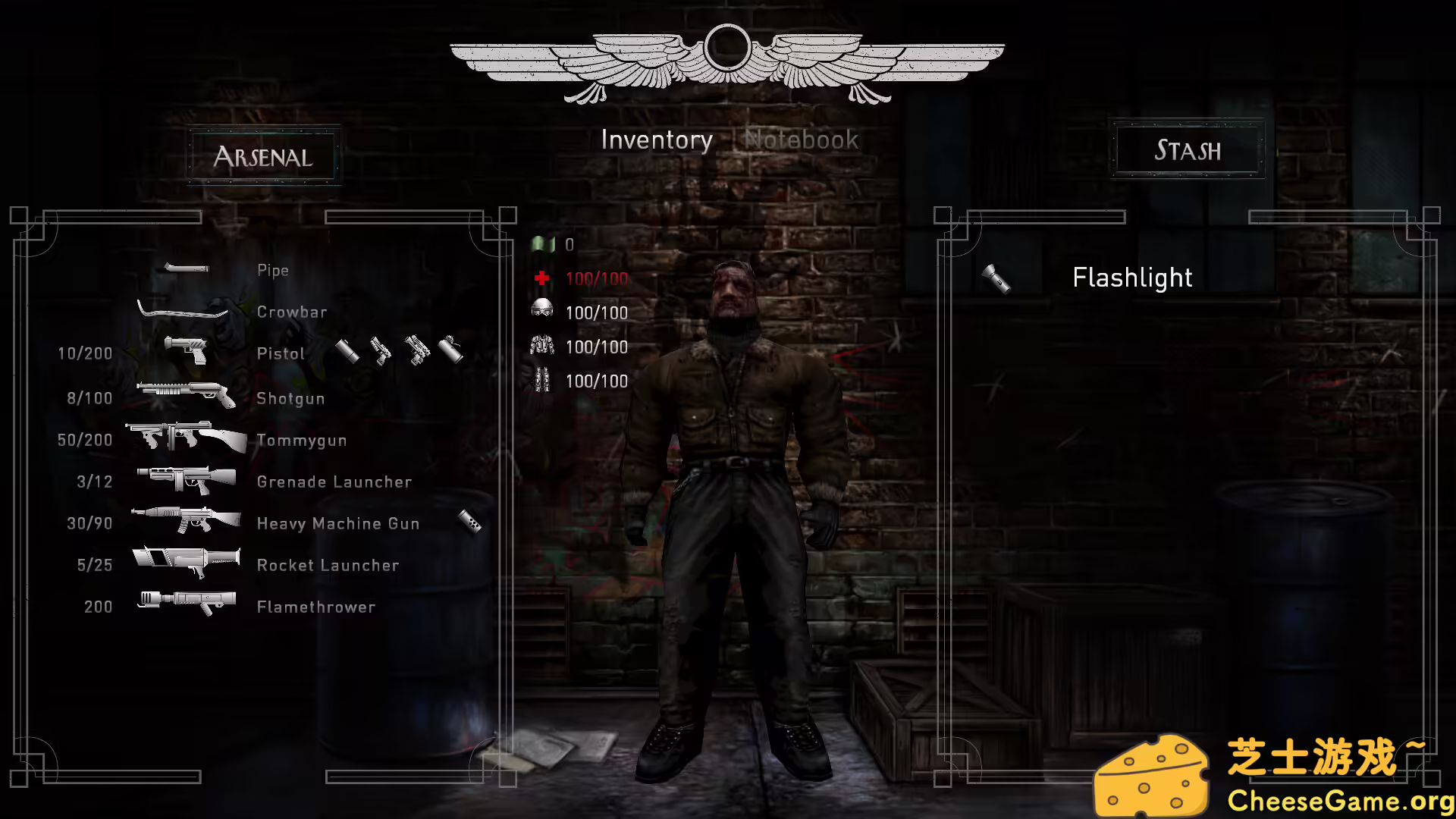Open the Inventory tab
This screenshot has width=1456, height=819.
657,140
